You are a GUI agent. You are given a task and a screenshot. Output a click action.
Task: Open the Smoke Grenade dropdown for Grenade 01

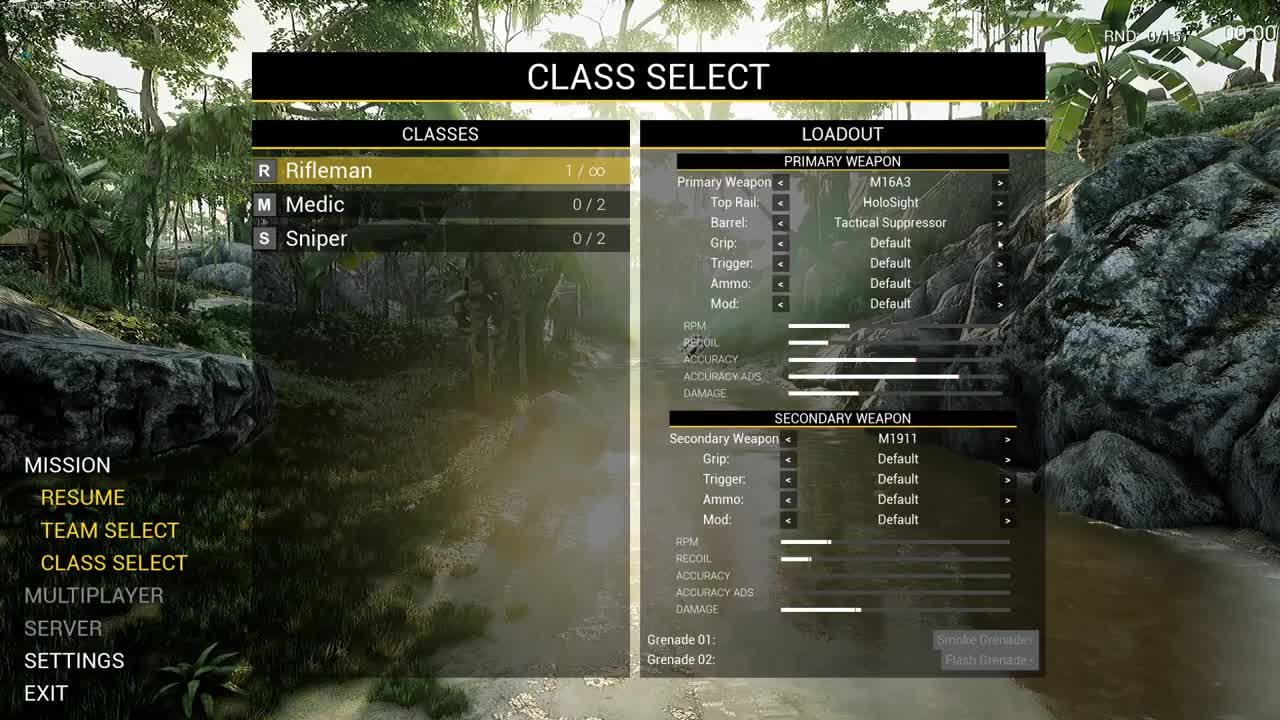985,640
